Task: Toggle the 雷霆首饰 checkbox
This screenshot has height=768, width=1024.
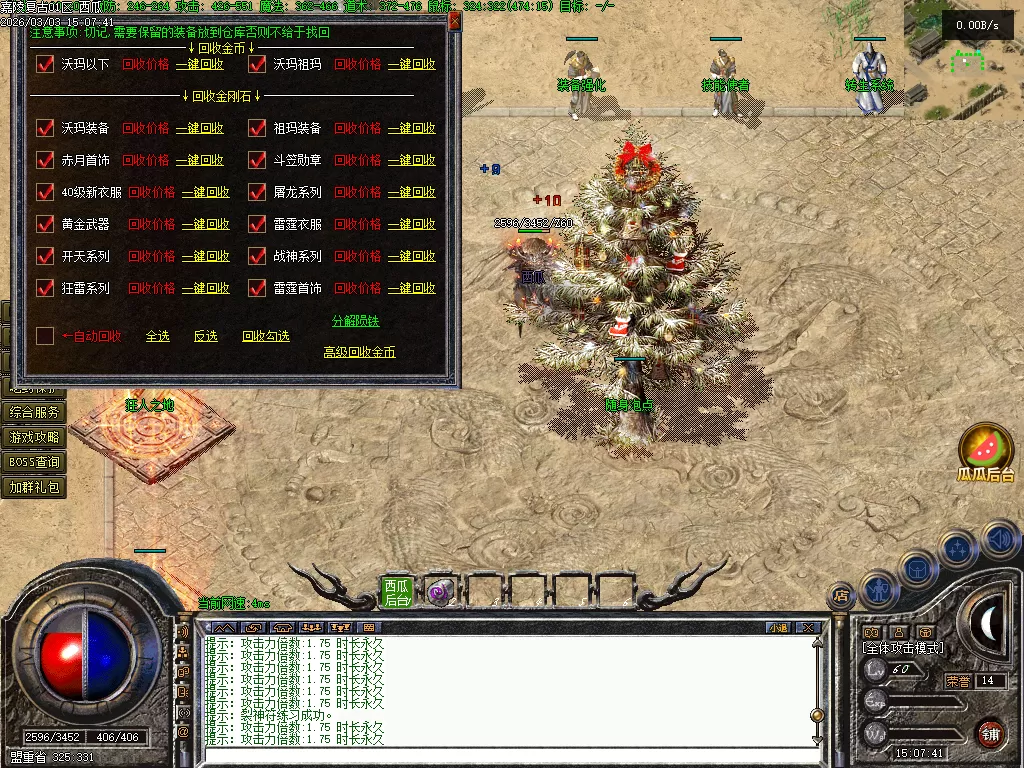Action: [256, 288]
